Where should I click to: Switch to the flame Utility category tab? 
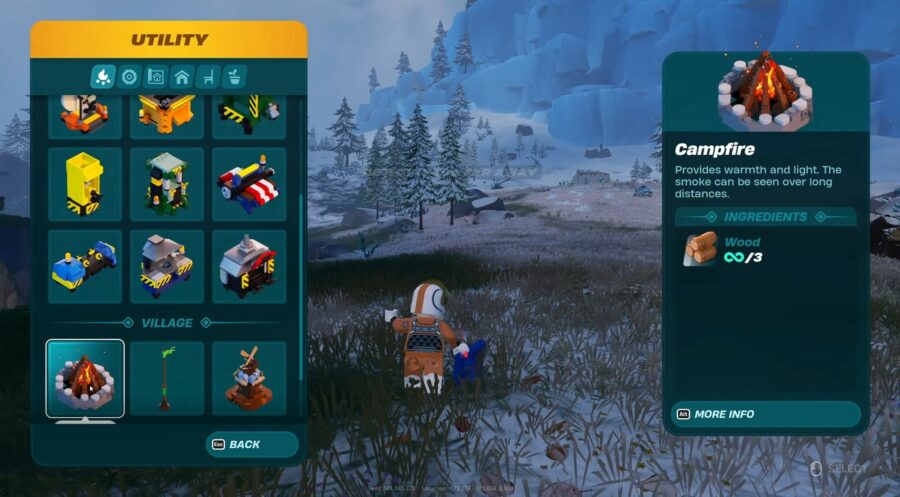[103, 76]
